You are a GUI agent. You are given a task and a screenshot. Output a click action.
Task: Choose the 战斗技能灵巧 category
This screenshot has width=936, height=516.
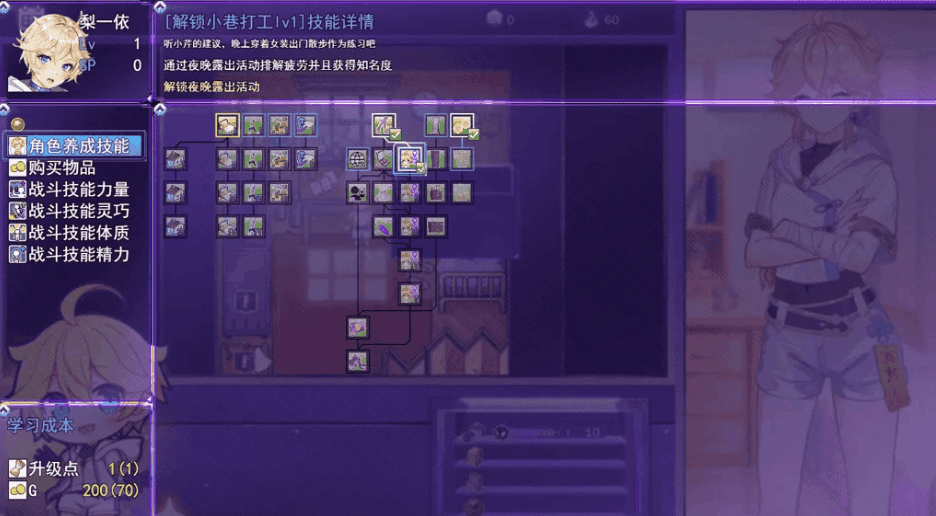[x=79, y=211]
